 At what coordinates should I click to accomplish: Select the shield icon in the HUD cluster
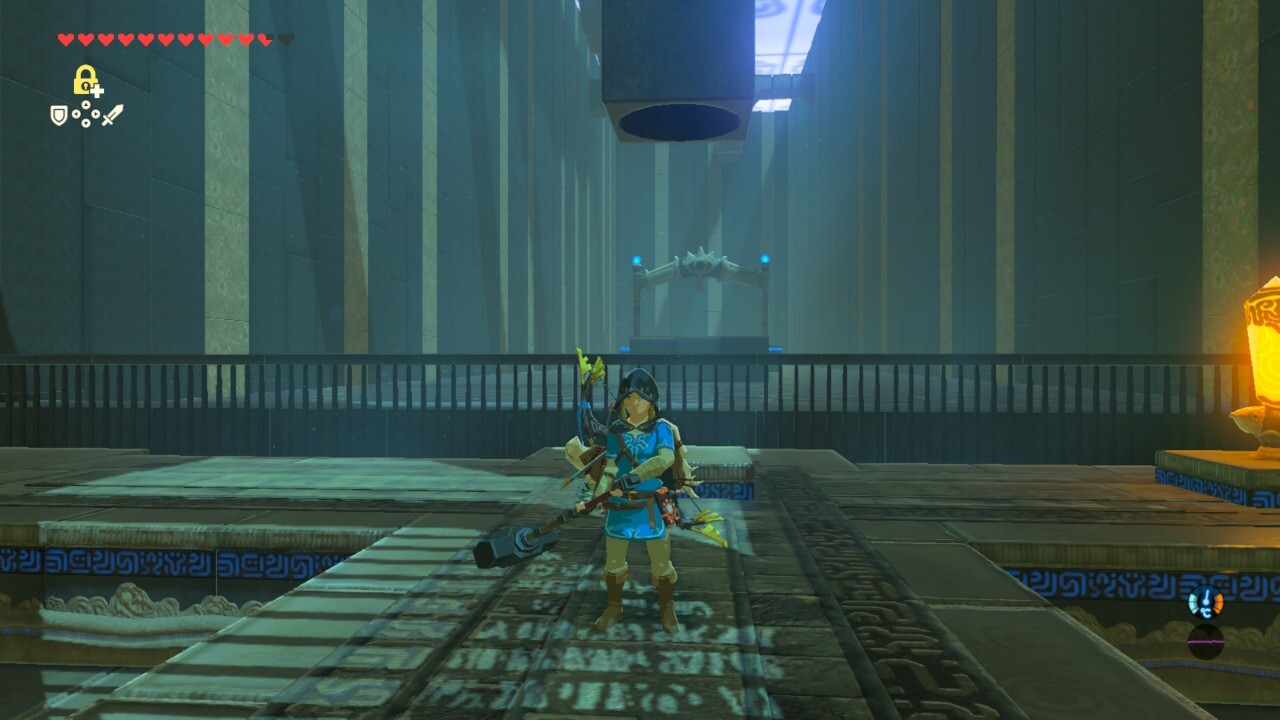point(59,115)
